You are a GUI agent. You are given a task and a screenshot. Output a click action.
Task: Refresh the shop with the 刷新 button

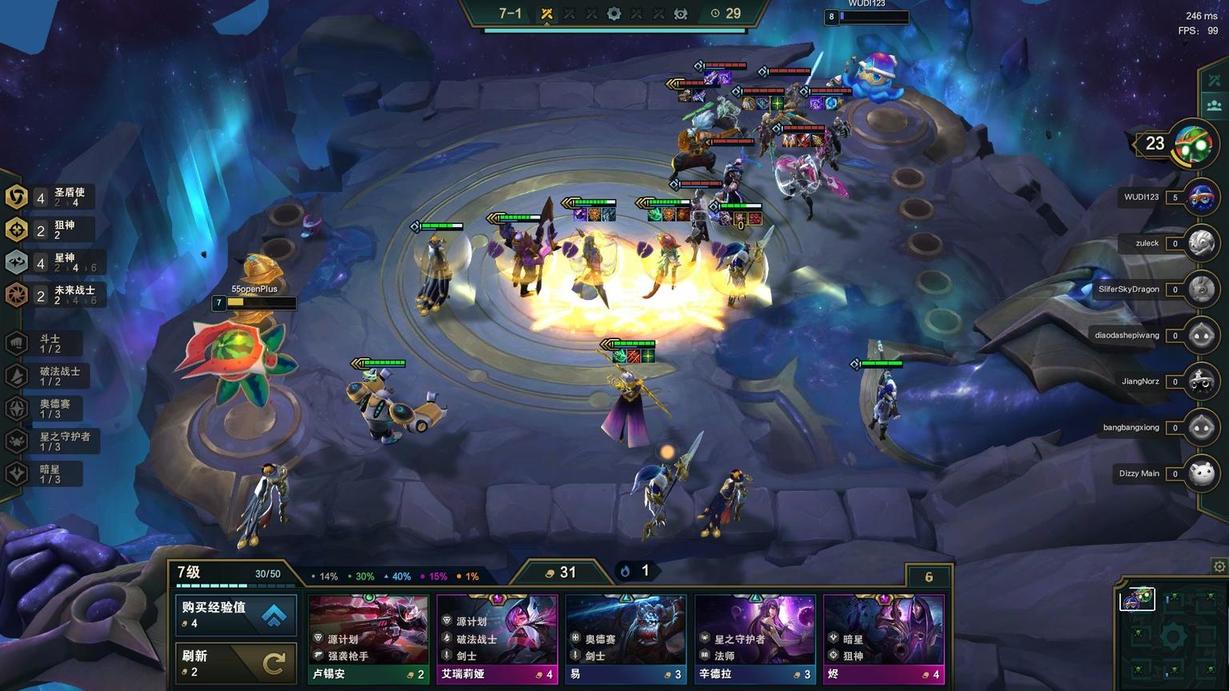(236, 662)
